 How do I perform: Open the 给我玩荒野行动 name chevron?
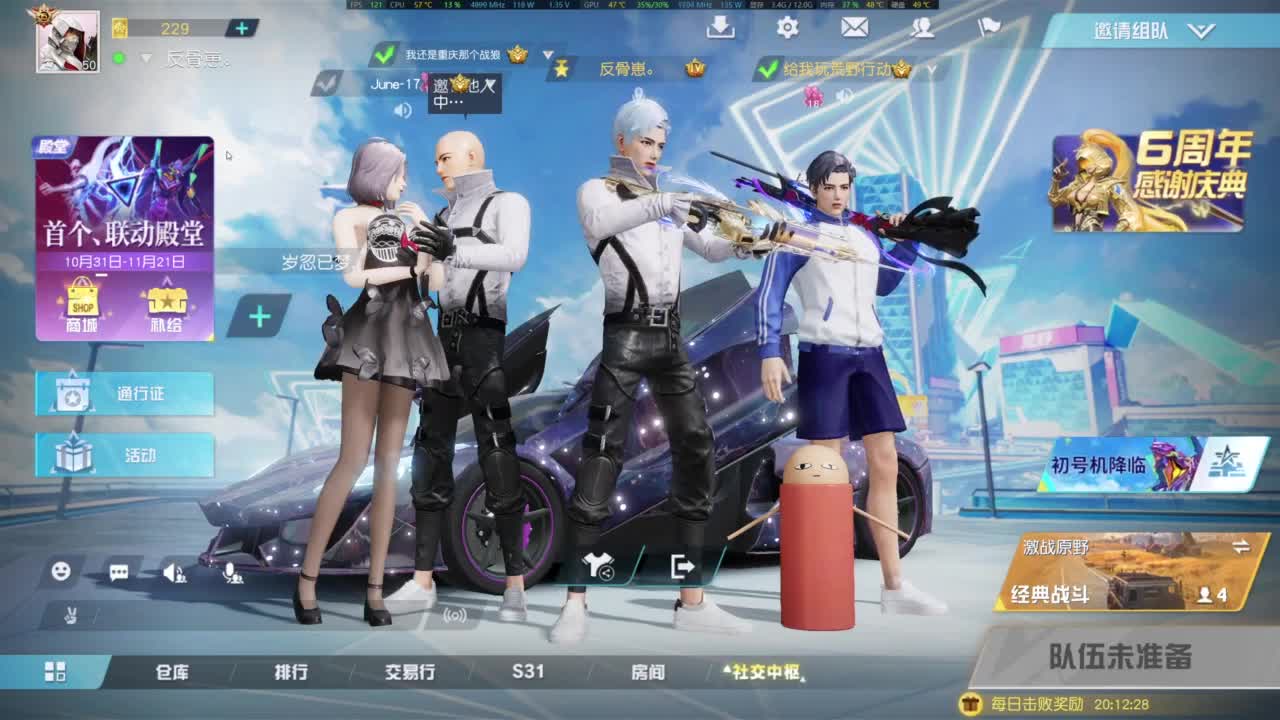(931, 71)
